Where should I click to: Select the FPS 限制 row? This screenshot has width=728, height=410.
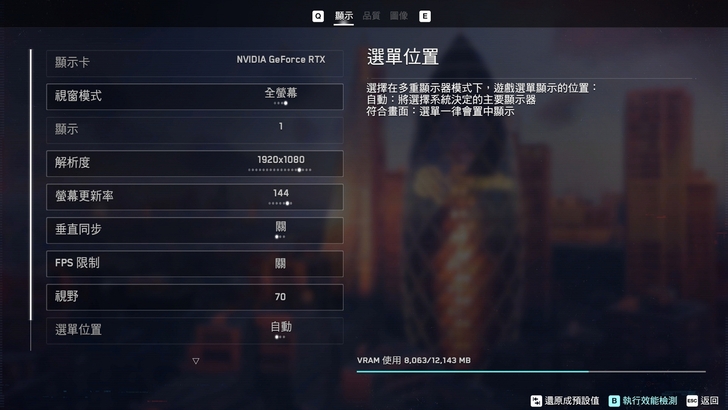coord(195,263)
